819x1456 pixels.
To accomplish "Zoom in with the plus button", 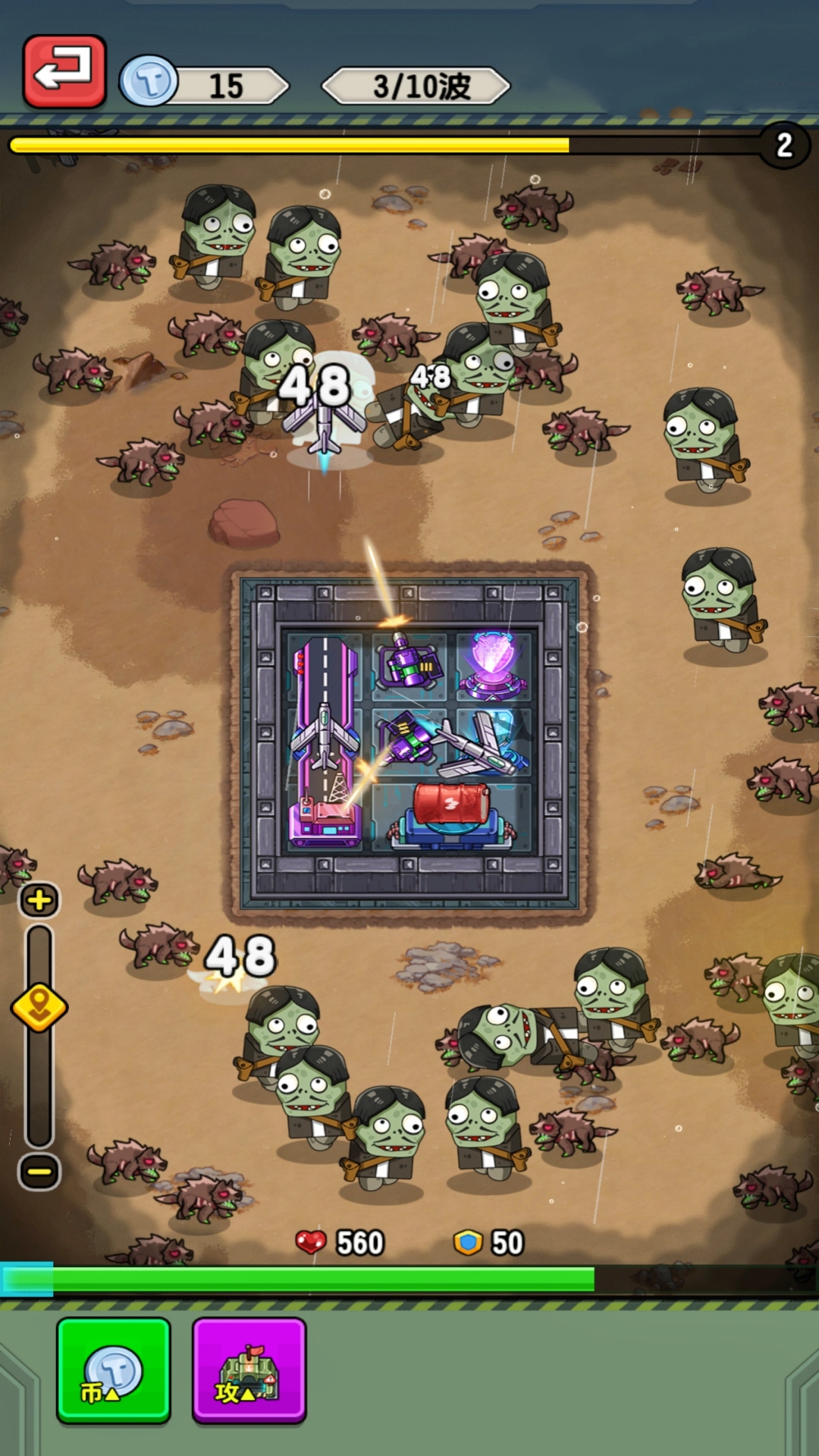I will coord(39,901).
